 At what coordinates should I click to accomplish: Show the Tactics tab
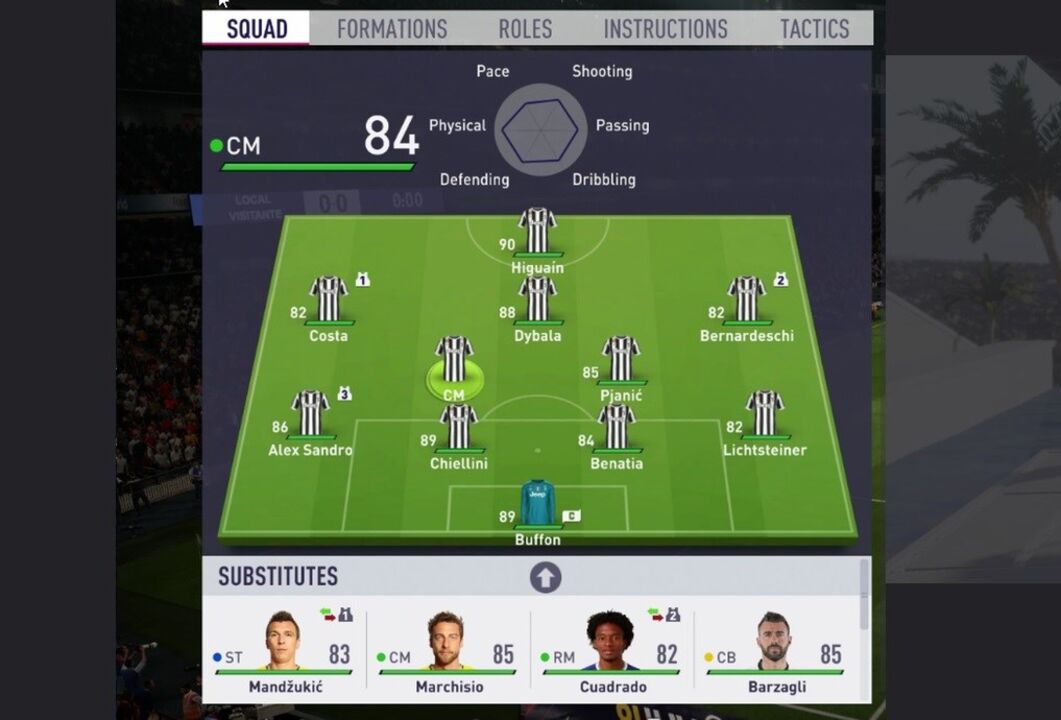point(814,29)
